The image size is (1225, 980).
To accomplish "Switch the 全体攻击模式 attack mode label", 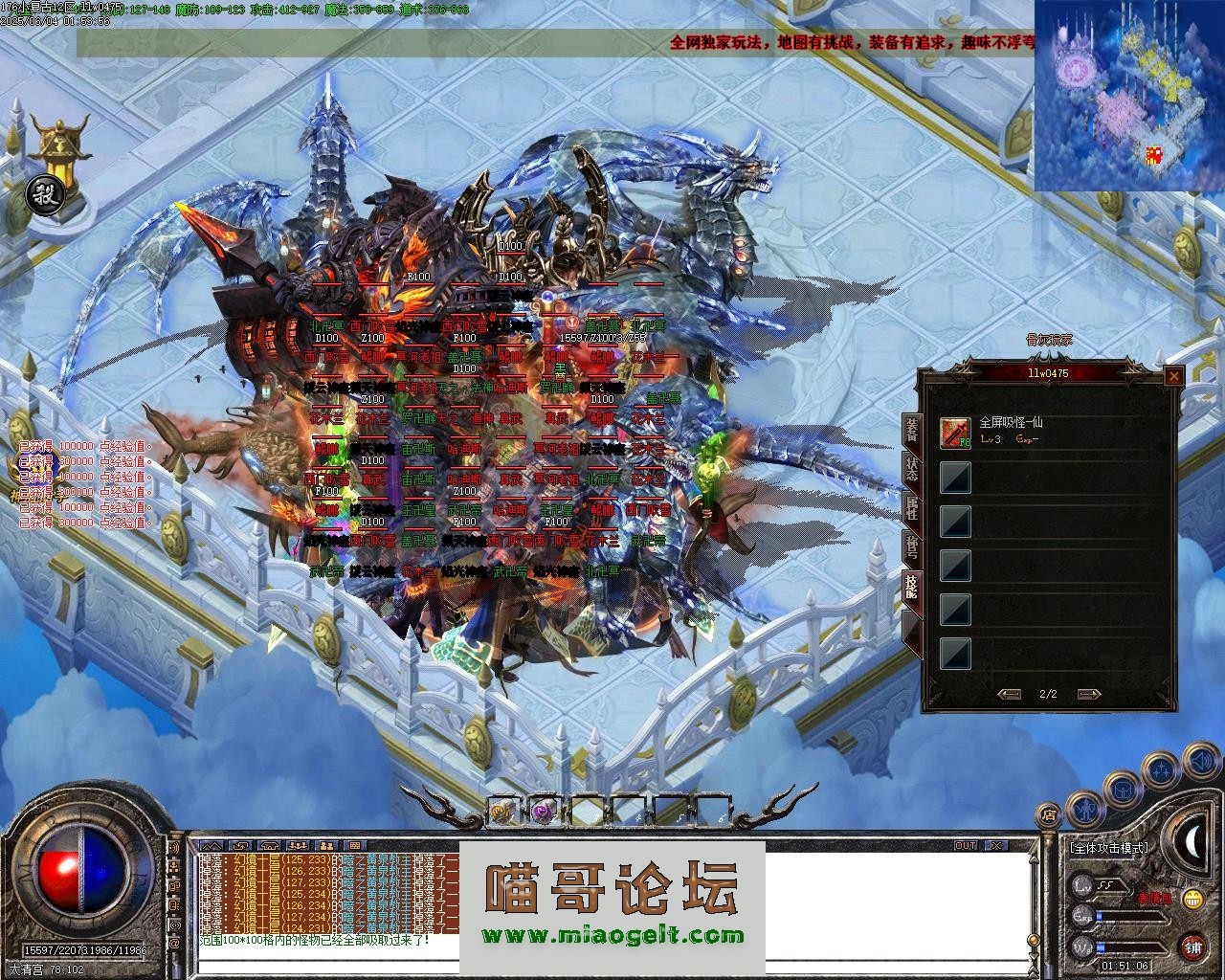I will (x=1110, y=848).
